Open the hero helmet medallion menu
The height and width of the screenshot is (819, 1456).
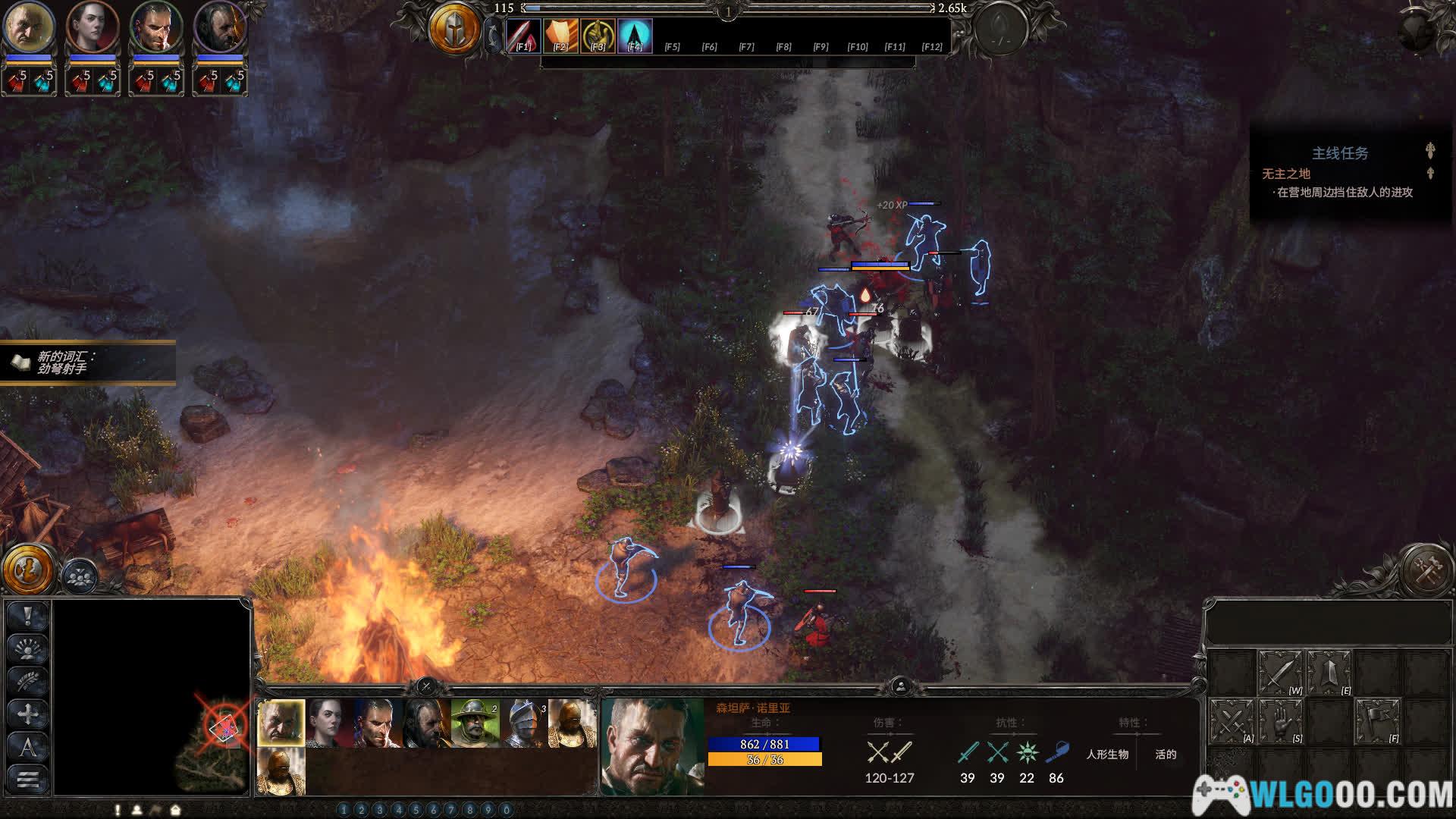tap(455, 30)
